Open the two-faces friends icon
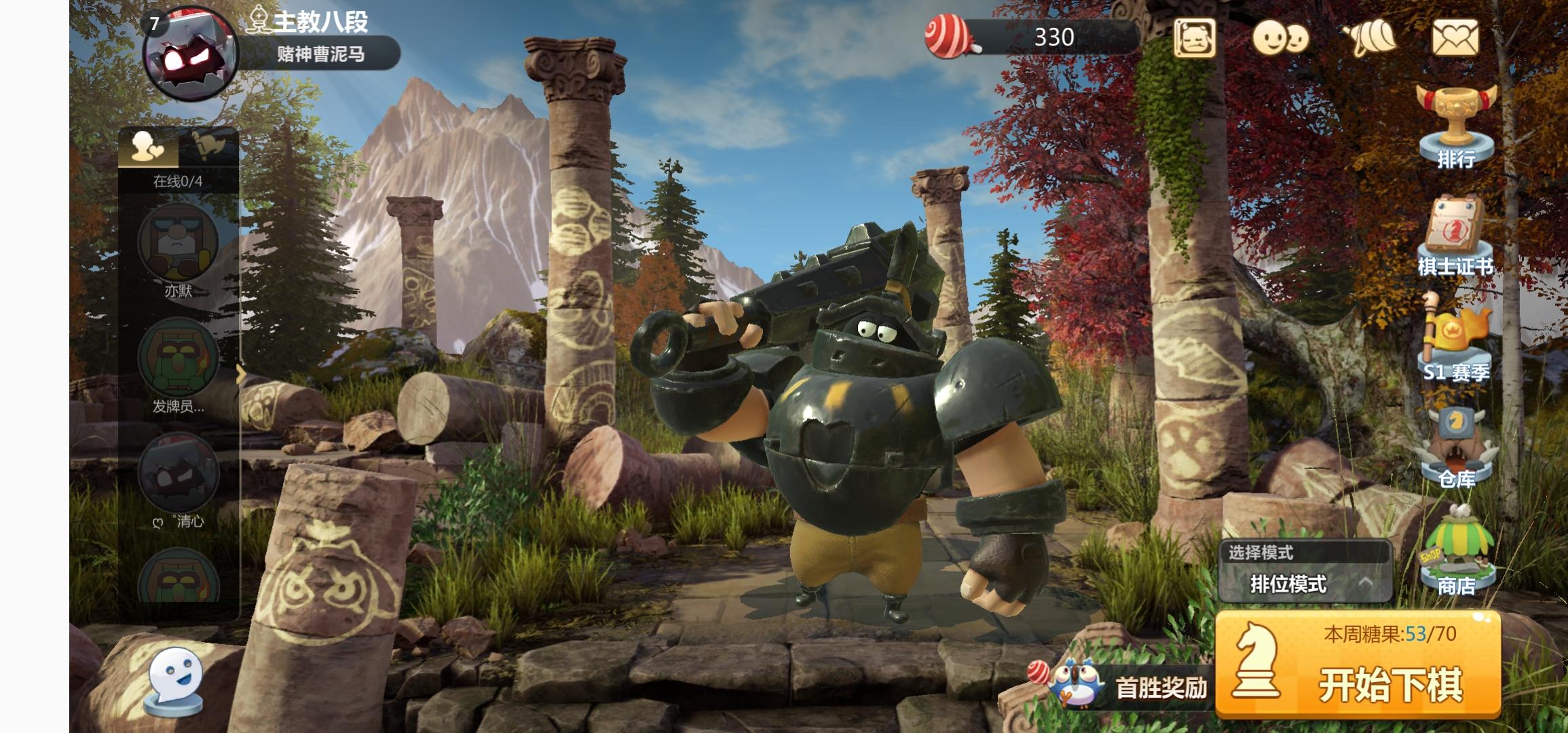This screenshot has width=1568, height=733. click(1280, 37)
